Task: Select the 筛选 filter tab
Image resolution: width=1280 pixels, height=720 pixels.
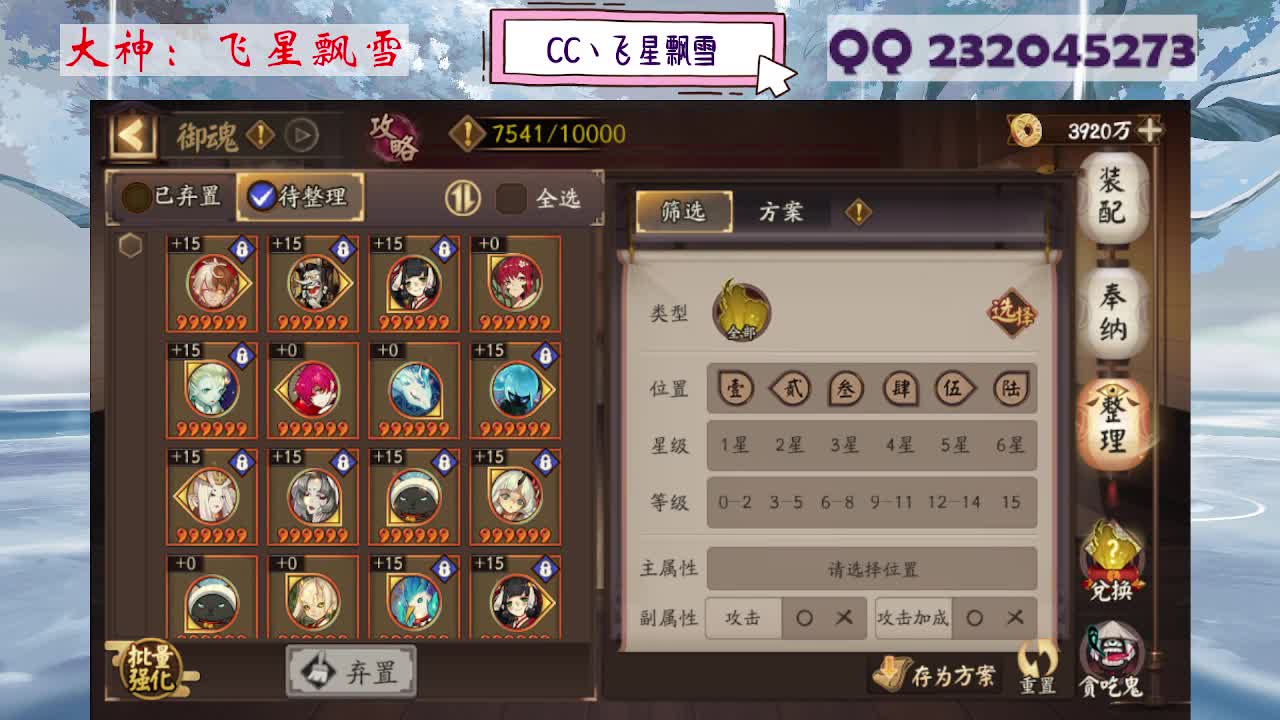Action: (x=686, y=212)
